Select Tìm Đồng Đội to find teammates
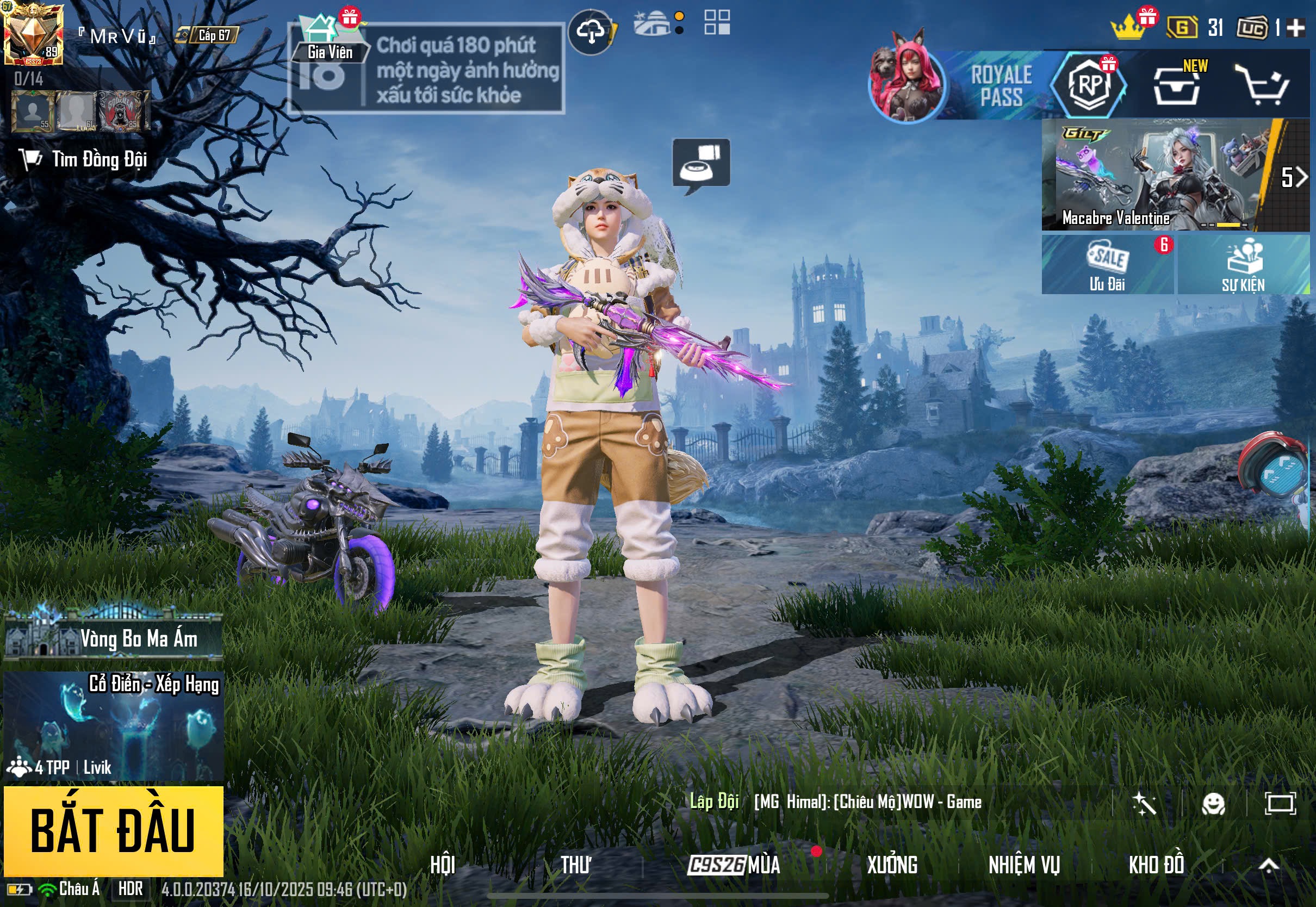The width and height of the screenshot is (1316, 907). click(x=84, y=160)
